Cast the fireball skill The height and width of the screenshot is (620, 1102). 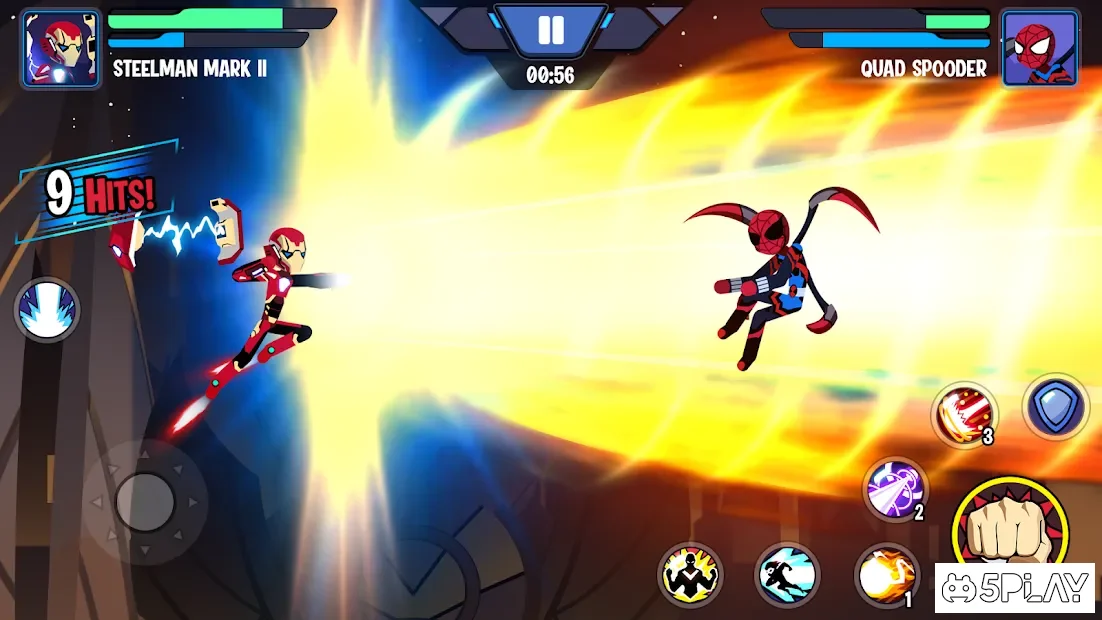coord(886,576)
